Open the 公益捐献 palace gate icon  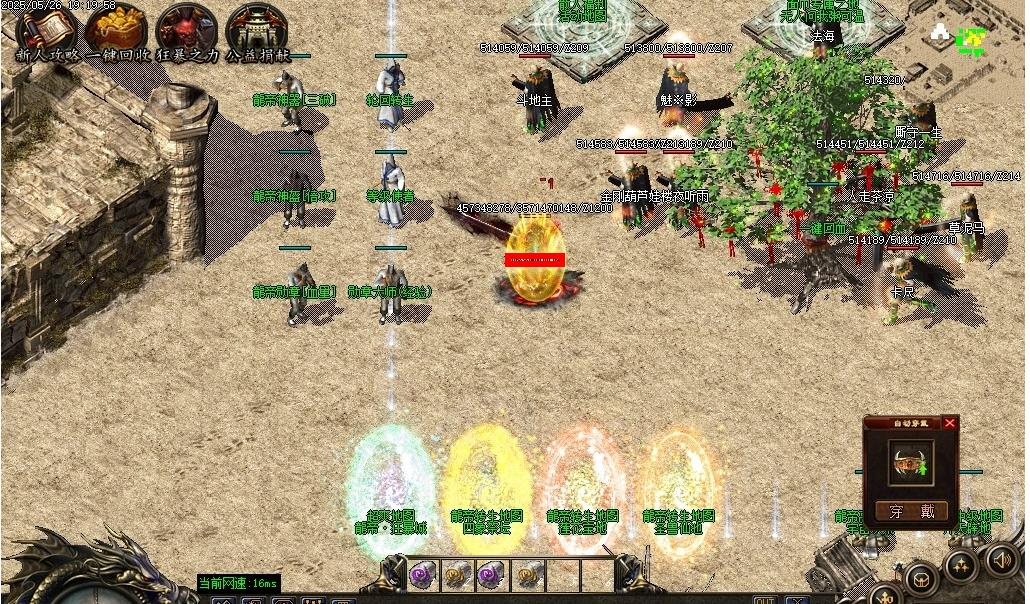coord(256,25)
